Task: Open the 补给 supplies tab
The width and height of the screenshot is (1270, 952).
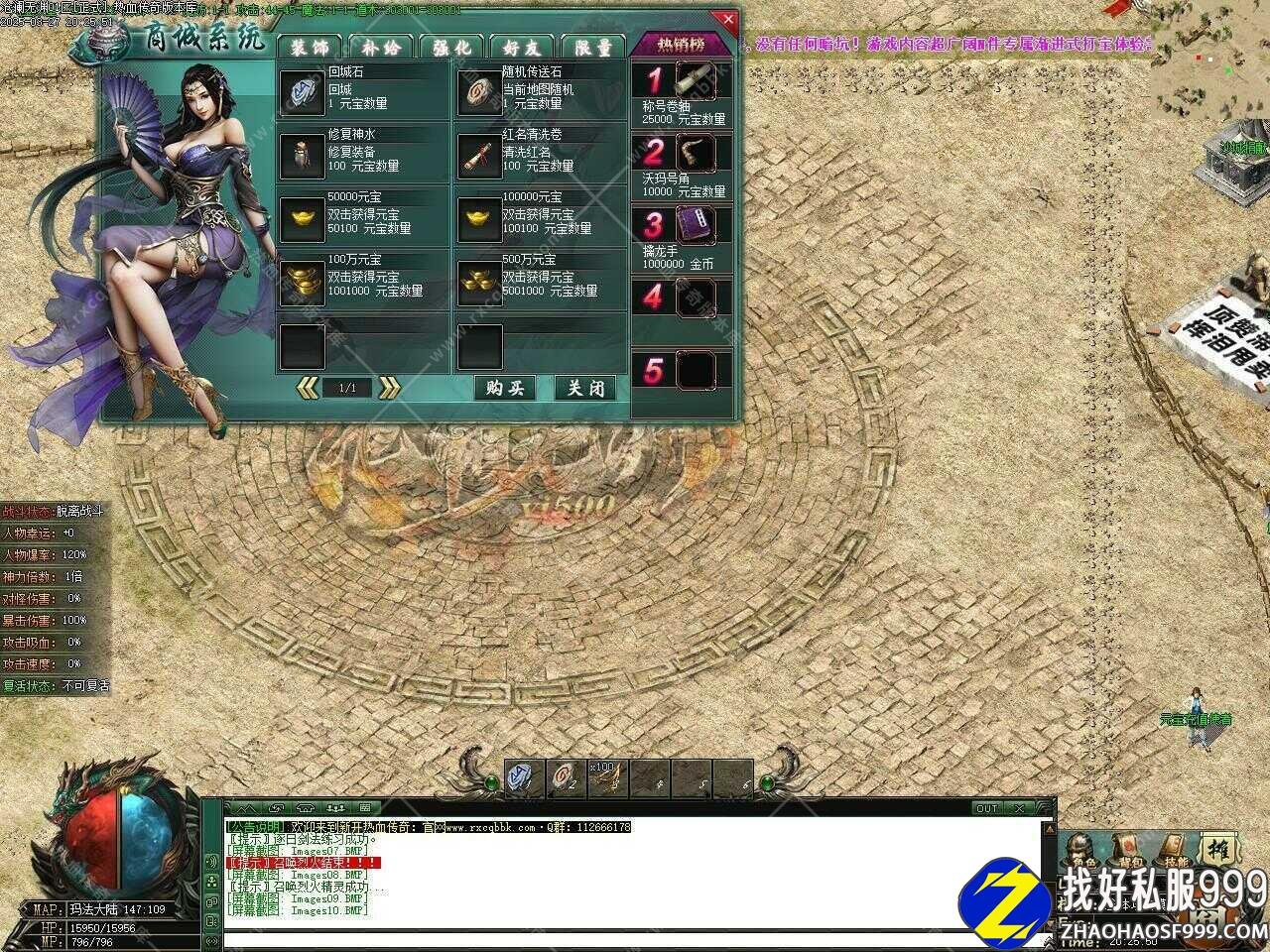Action: click(381, 48)
